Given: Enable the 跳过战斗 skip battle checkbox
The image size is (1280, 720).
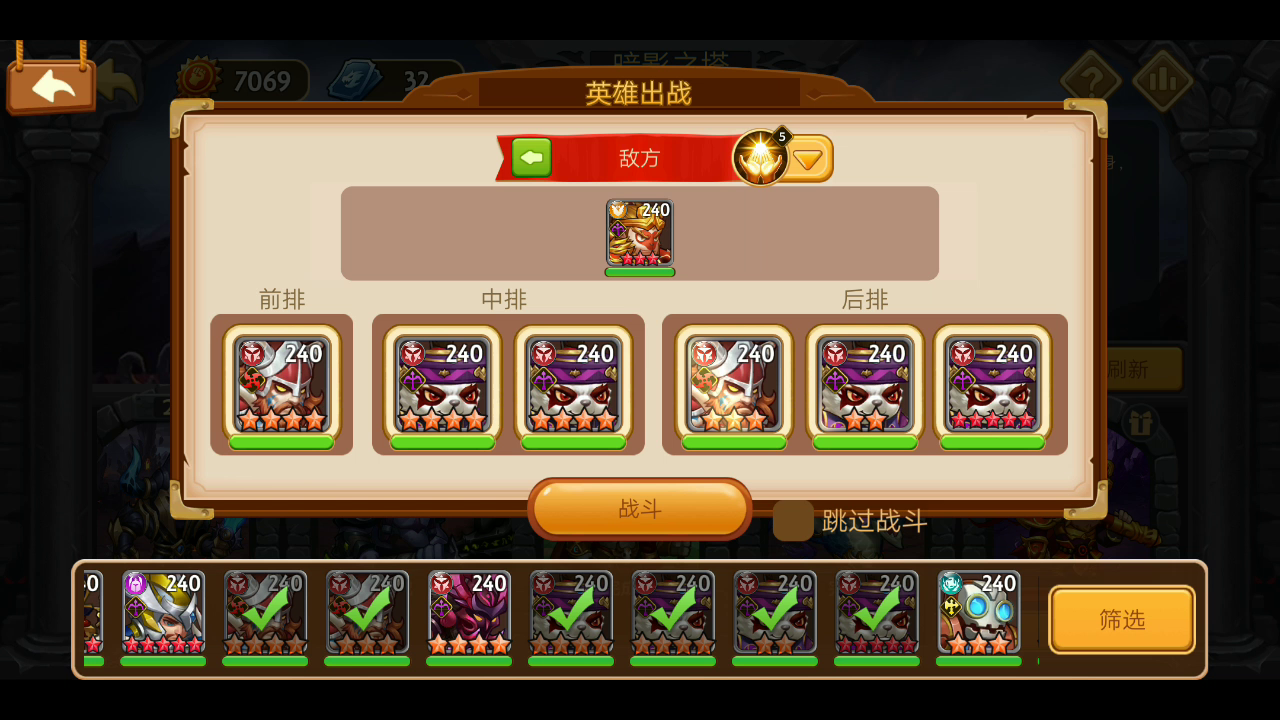Looking at the screenshot, I should pos(792,521).
